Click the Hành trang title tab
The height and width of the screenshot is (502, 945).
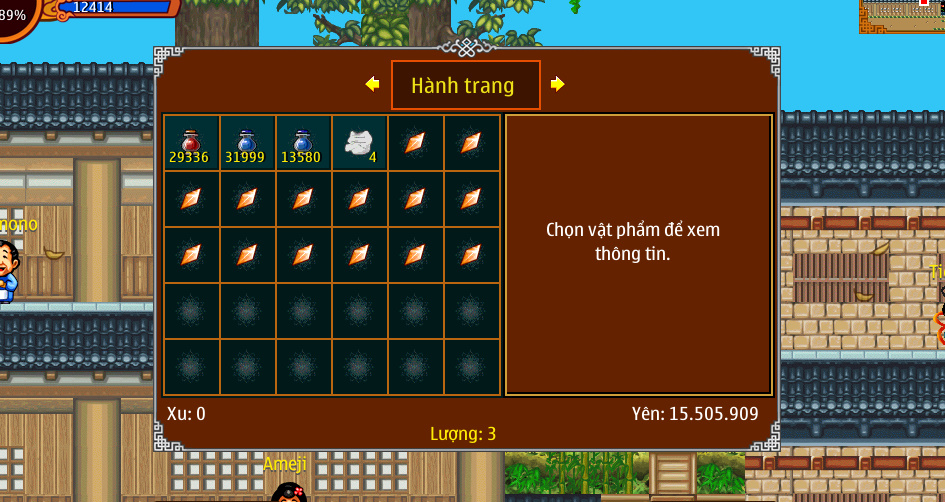tap(465, 85)
